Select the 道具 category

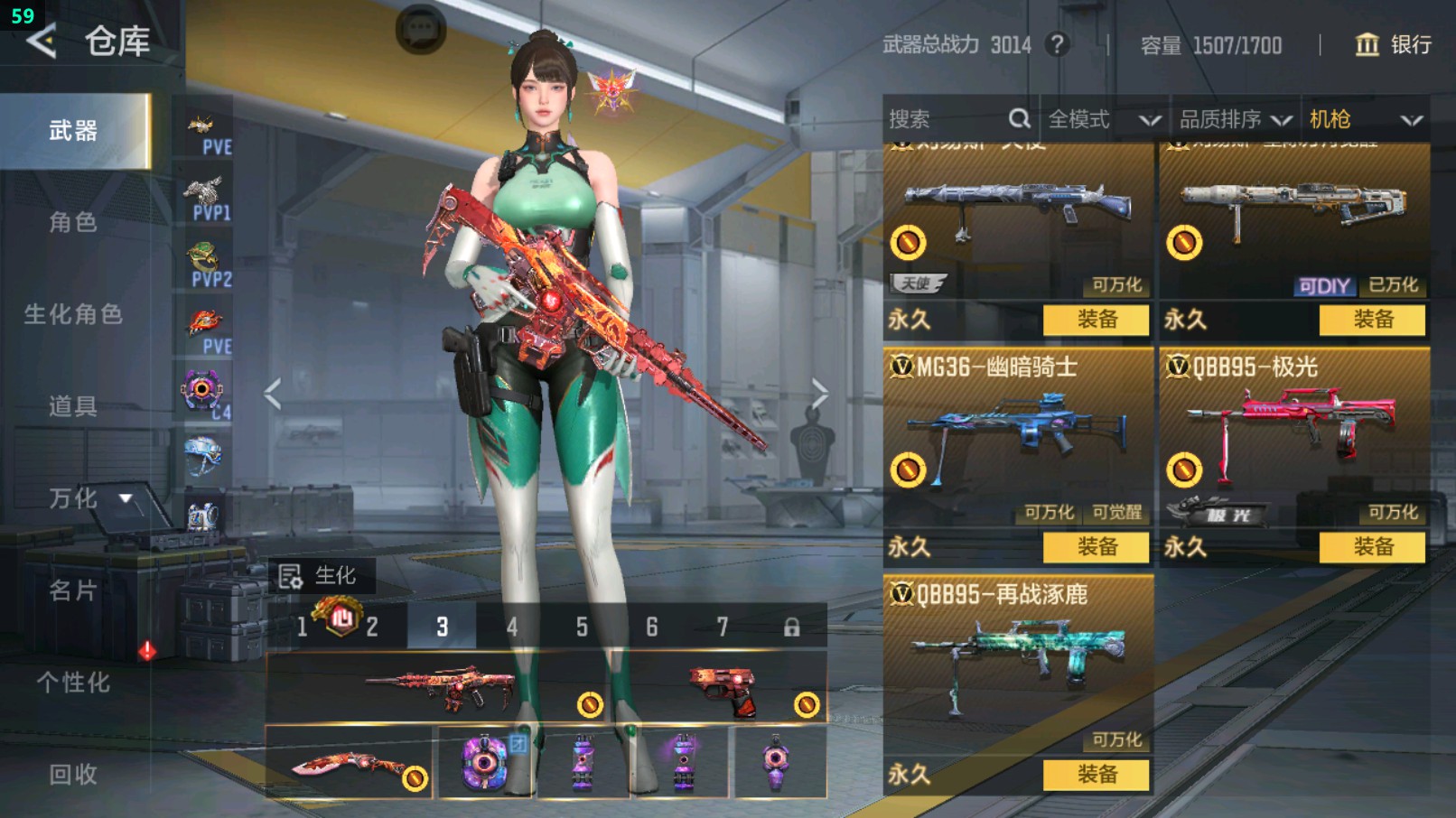coord(73,406)
